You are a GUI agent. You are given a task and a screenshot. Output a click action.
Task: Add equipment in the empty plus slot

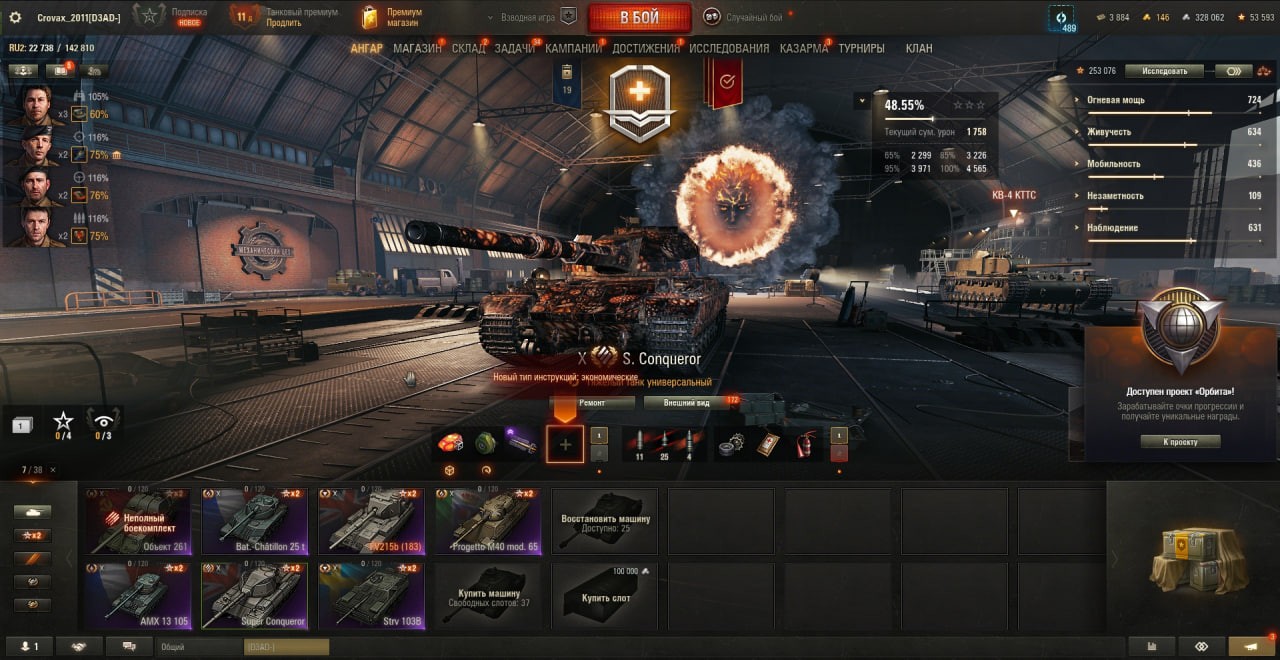(x=565, y=444)
